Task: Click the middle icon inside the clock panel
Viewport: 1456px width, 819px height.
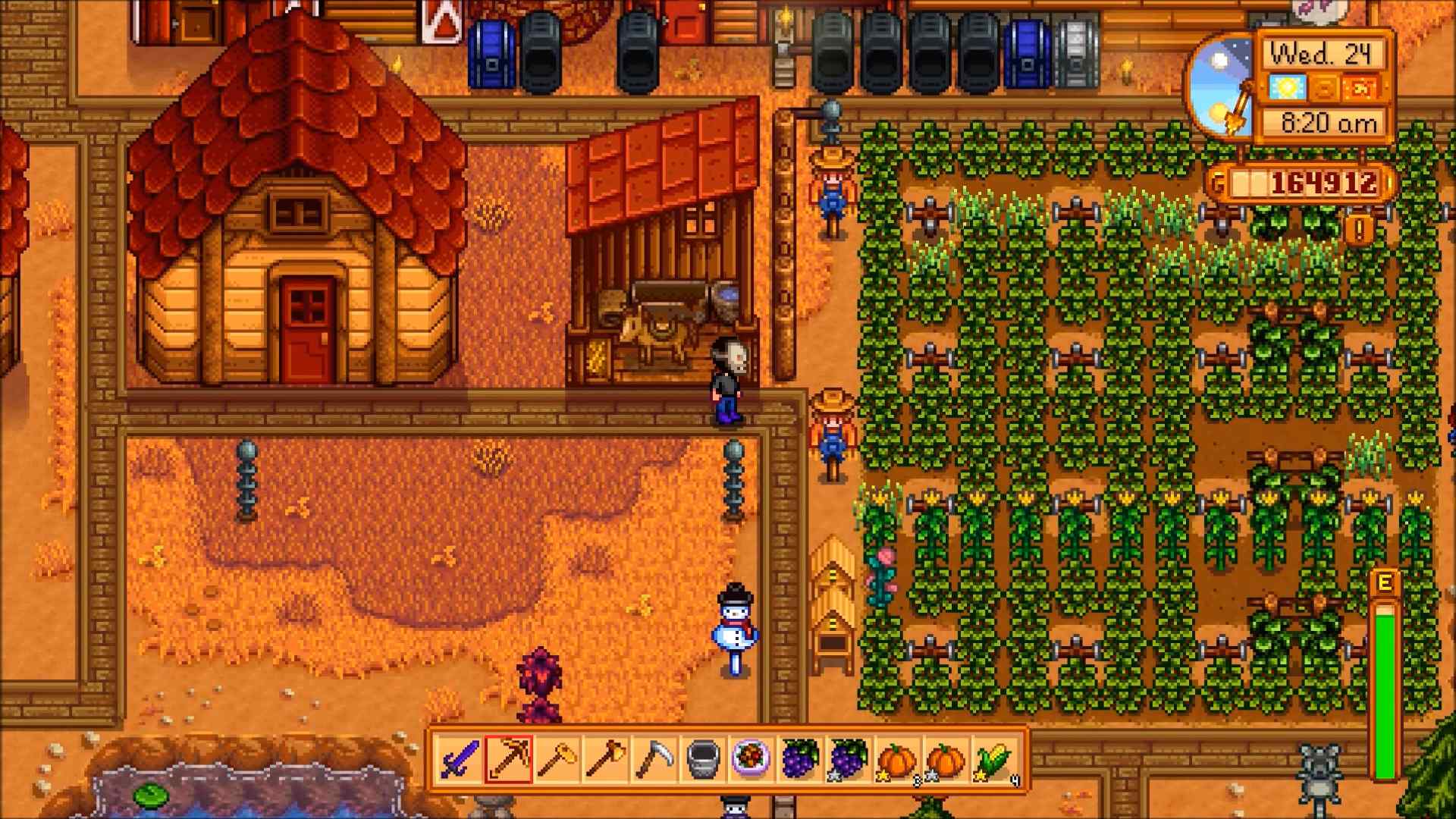Action: tap(1324, 88)
